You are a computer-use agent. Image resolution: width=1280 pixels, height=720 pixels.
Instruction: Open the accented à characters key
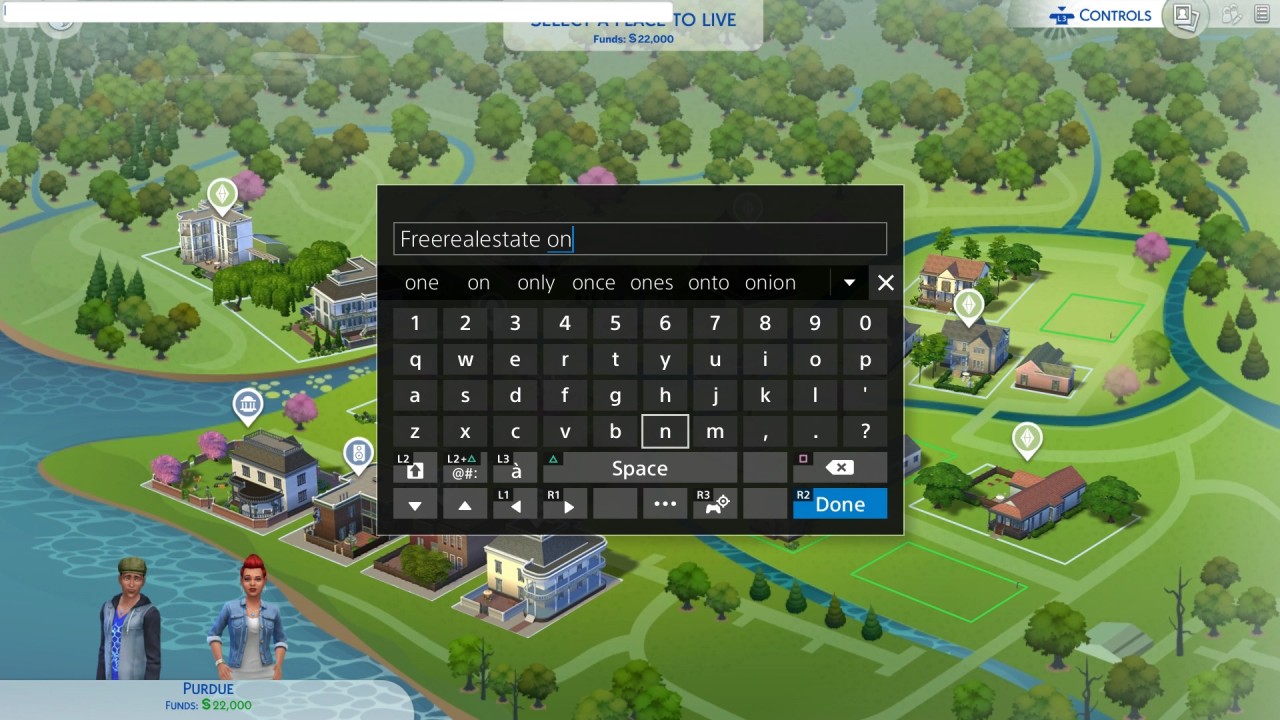click(x=516, y=469)
